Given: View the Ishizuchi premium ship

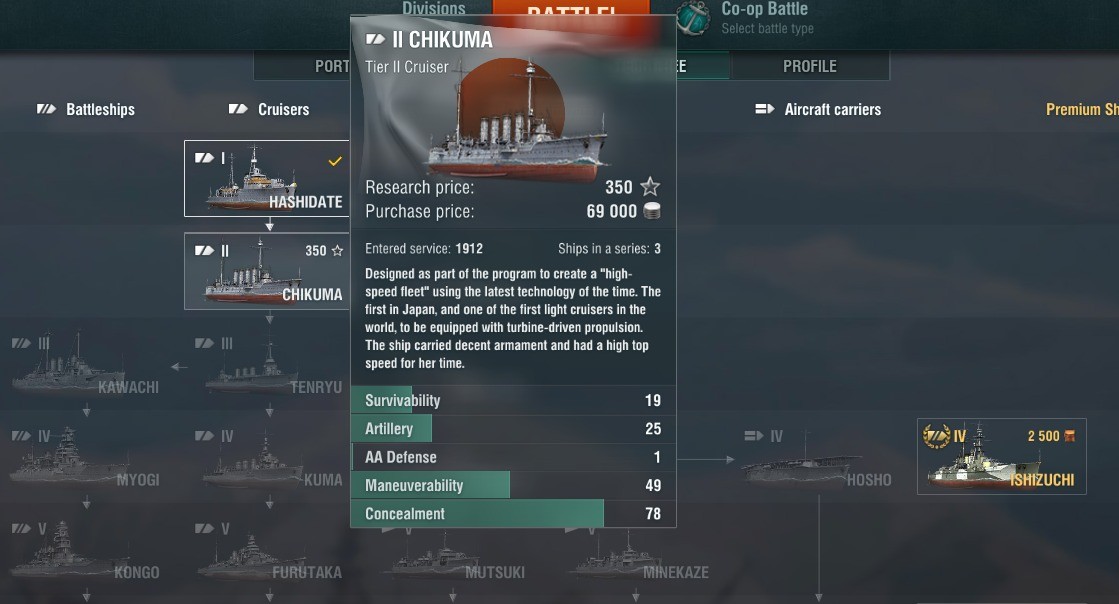Looking at the screenshot, I should [x=1001, y=457].
